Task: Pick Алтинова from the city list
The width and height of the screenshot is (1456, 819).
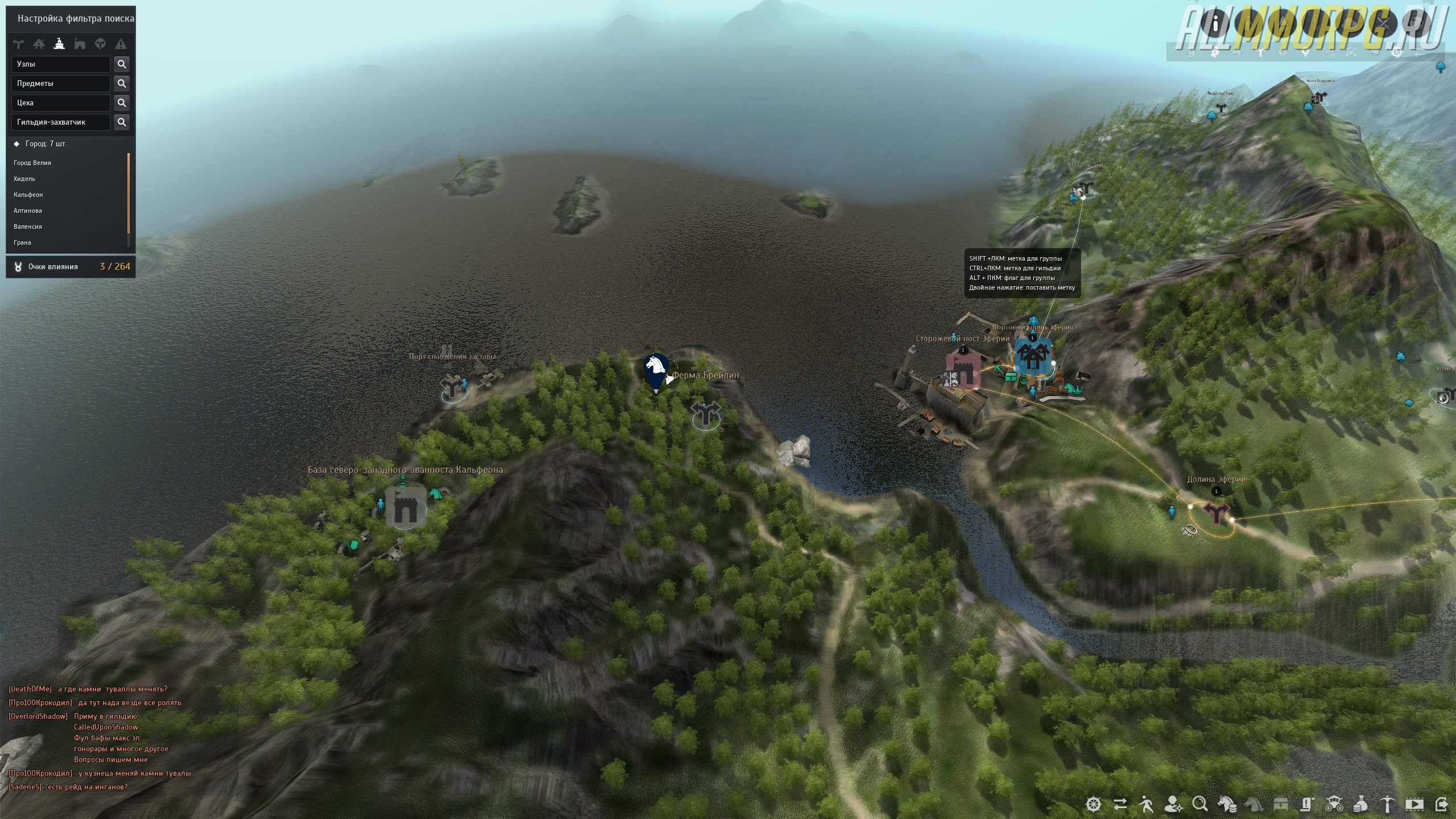Action: point(28,211)
